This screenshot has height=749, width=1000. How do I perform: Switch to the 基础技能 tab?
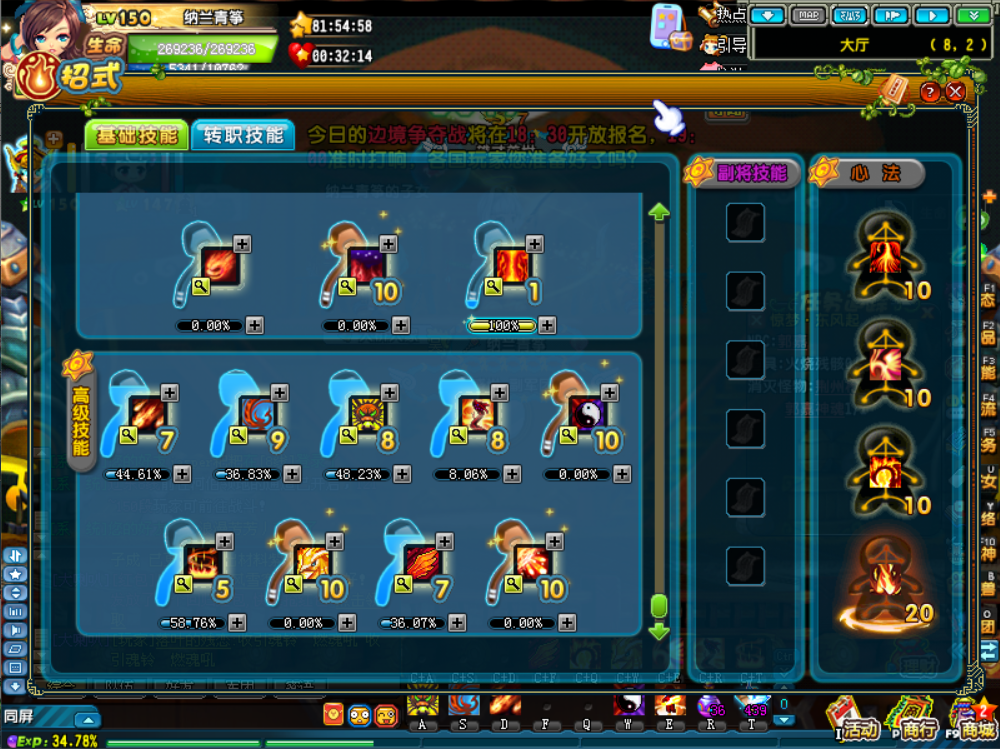tap(137, 135)
